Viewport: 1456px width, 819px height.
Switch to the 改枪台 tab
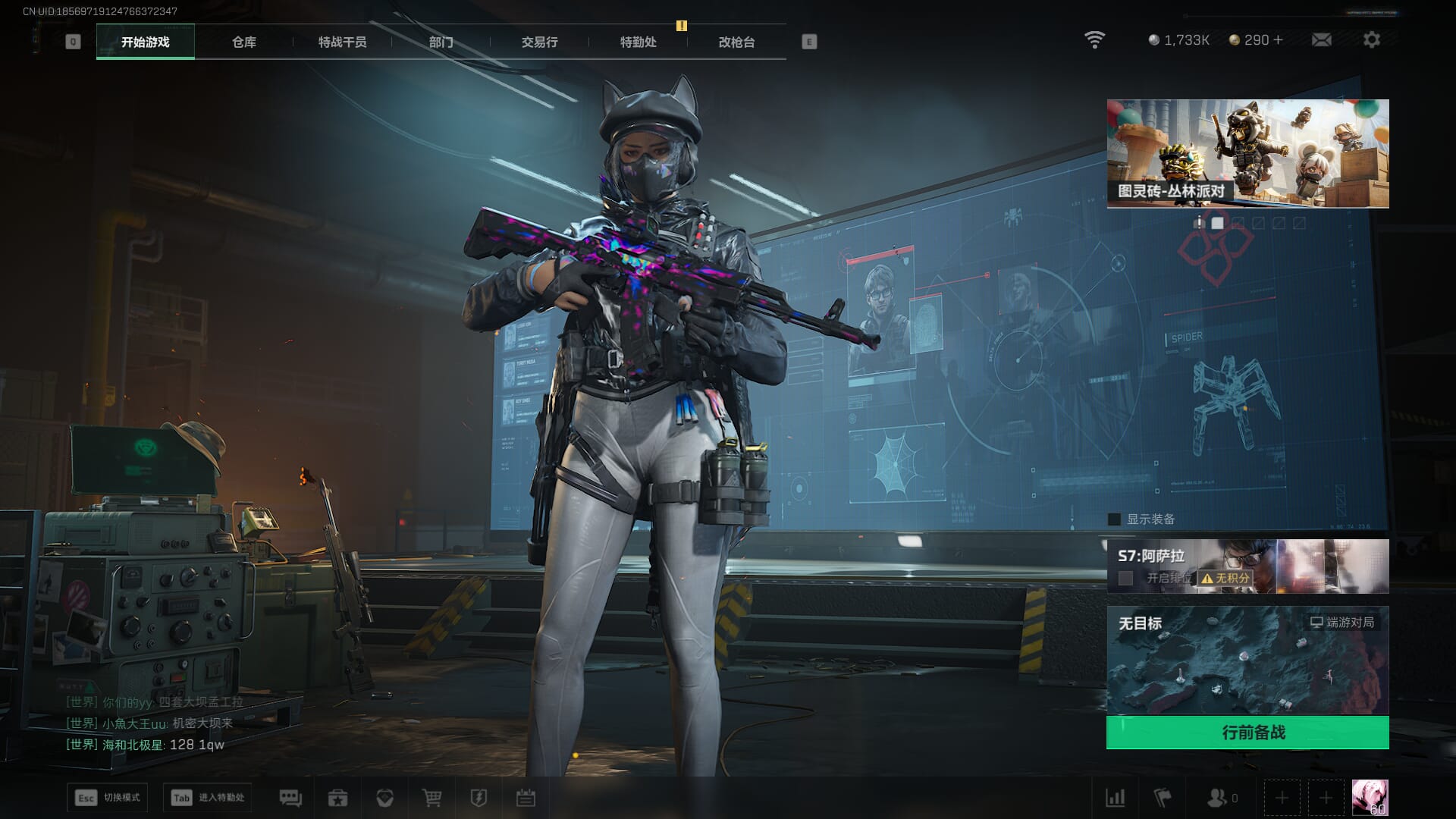[x=736, y=42]
